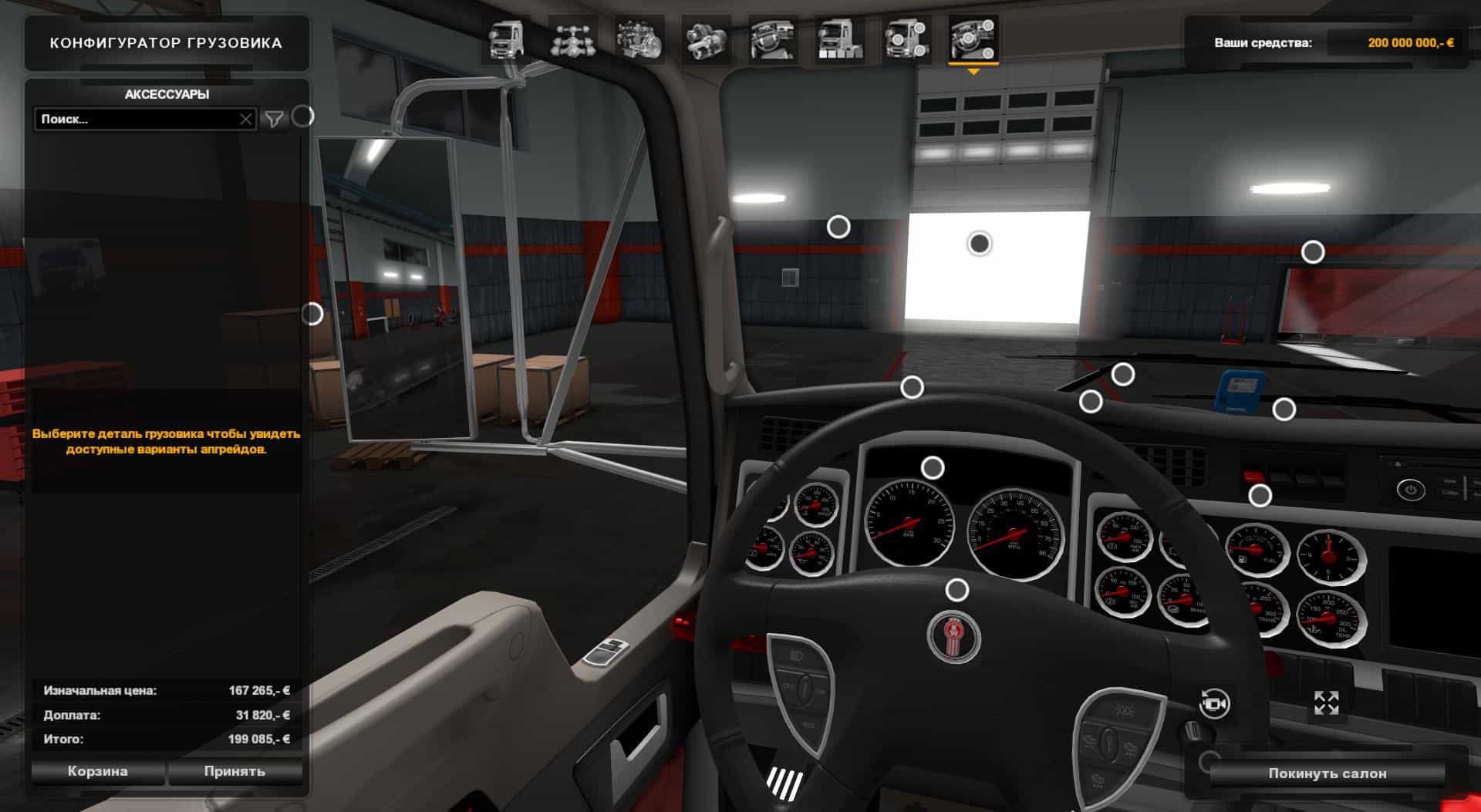Pick the filled accessory node on windshield
The width and height of the screenshot is (1481, 812).
979,244
